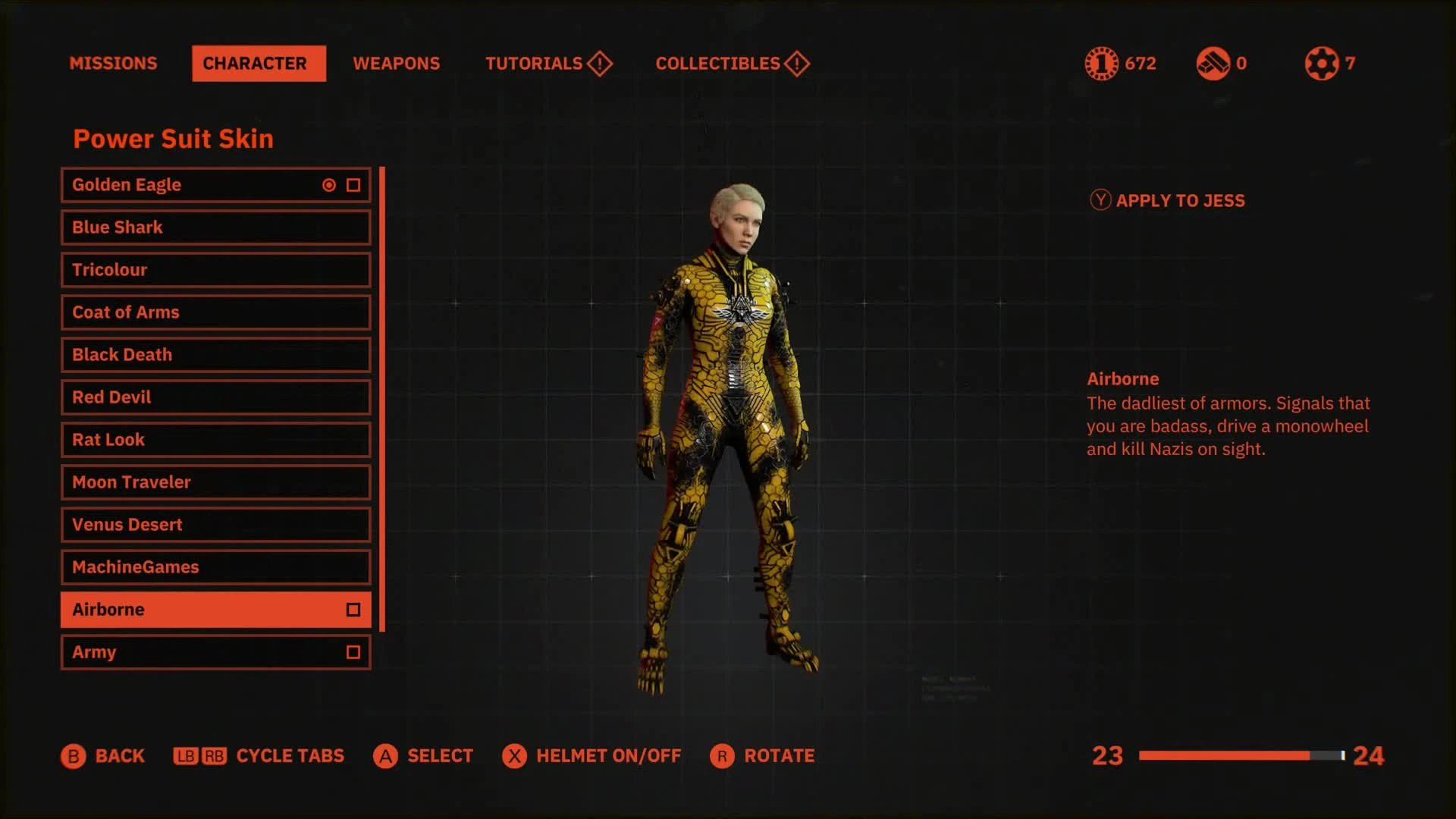The image size is (1456, 819).
Task: Click the X button icon for Helmet On/Off
Action: (x=513, y=756)
